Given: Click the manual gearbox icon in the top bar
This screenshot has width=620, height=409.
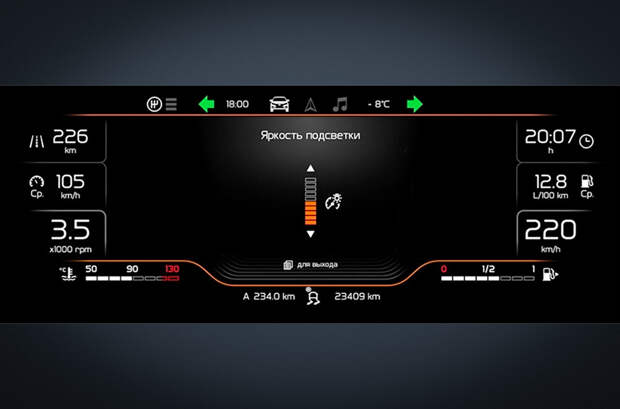Looking at the screenshot, I should click(x=155, y=104).
